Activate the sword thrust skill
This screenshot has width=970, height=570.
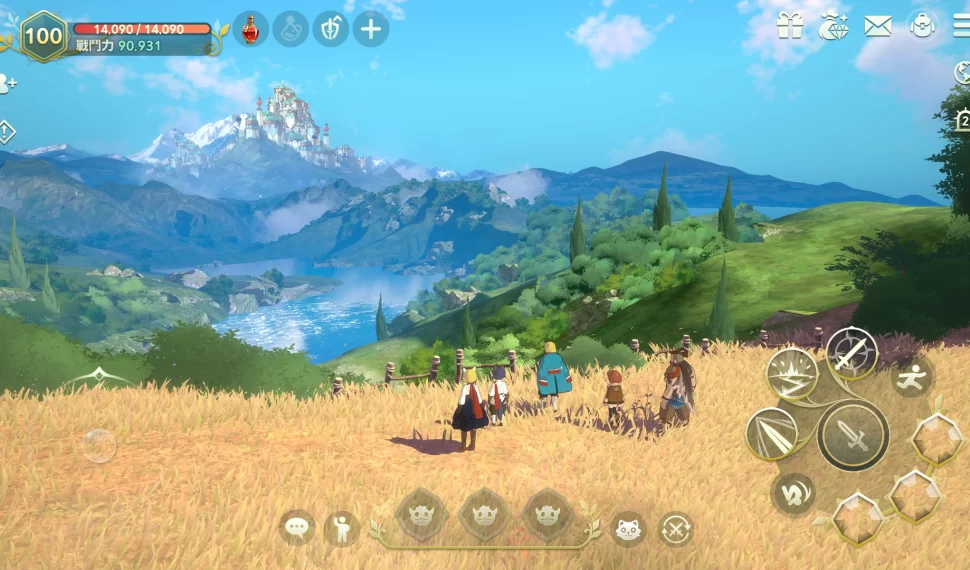tap(771, 433)
